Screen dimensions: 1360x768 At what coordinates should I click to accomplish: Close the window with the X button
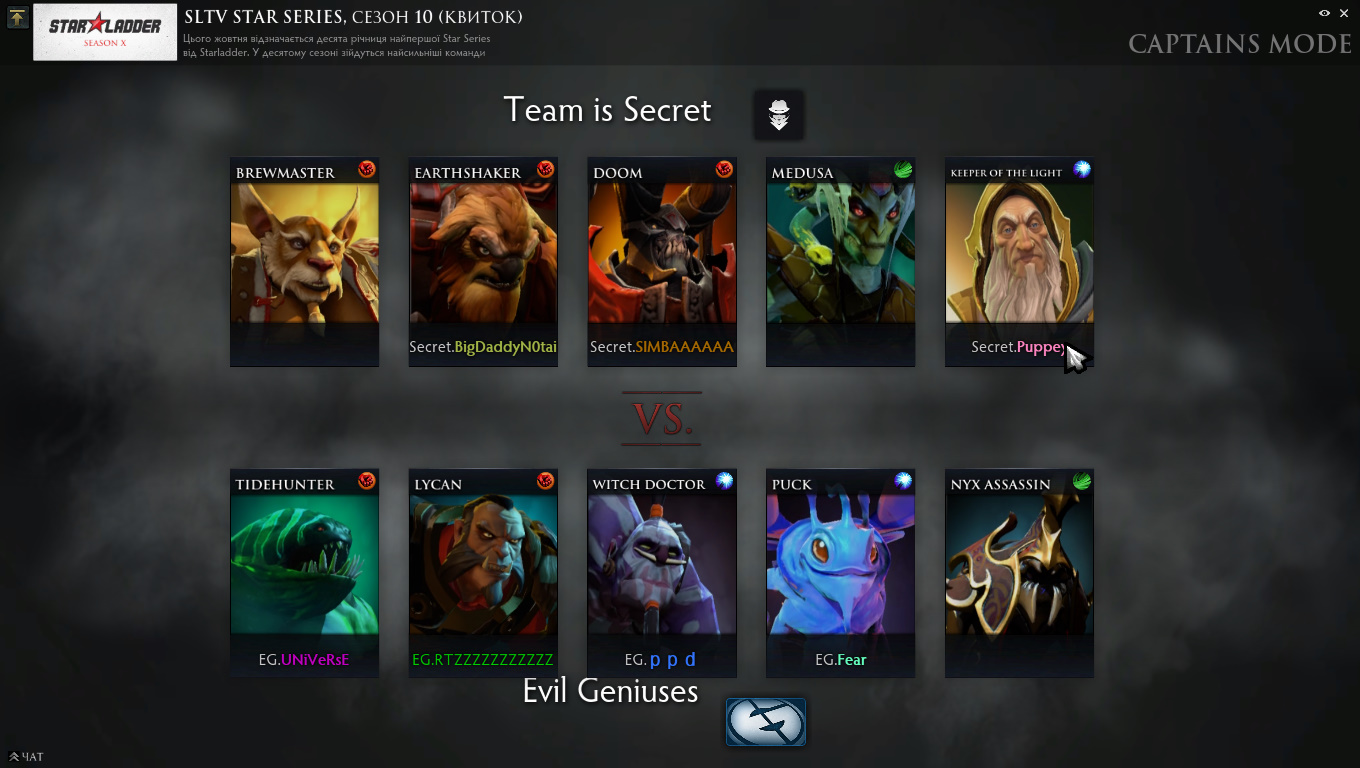[1345, 13]
